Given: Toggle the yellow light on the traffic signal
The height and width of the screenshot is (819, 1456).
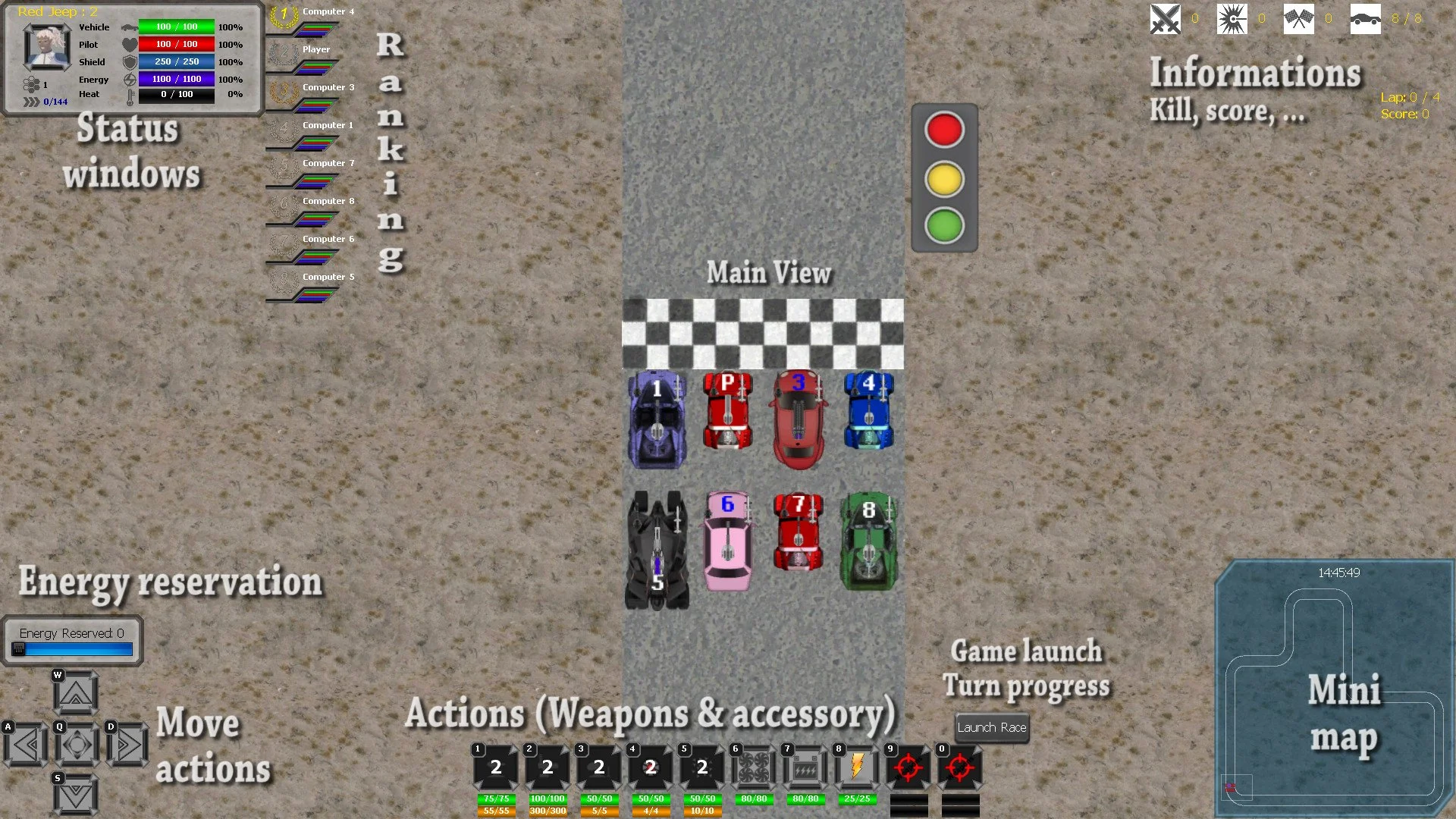Looking at the screenshot, I should tap(944, 177).
